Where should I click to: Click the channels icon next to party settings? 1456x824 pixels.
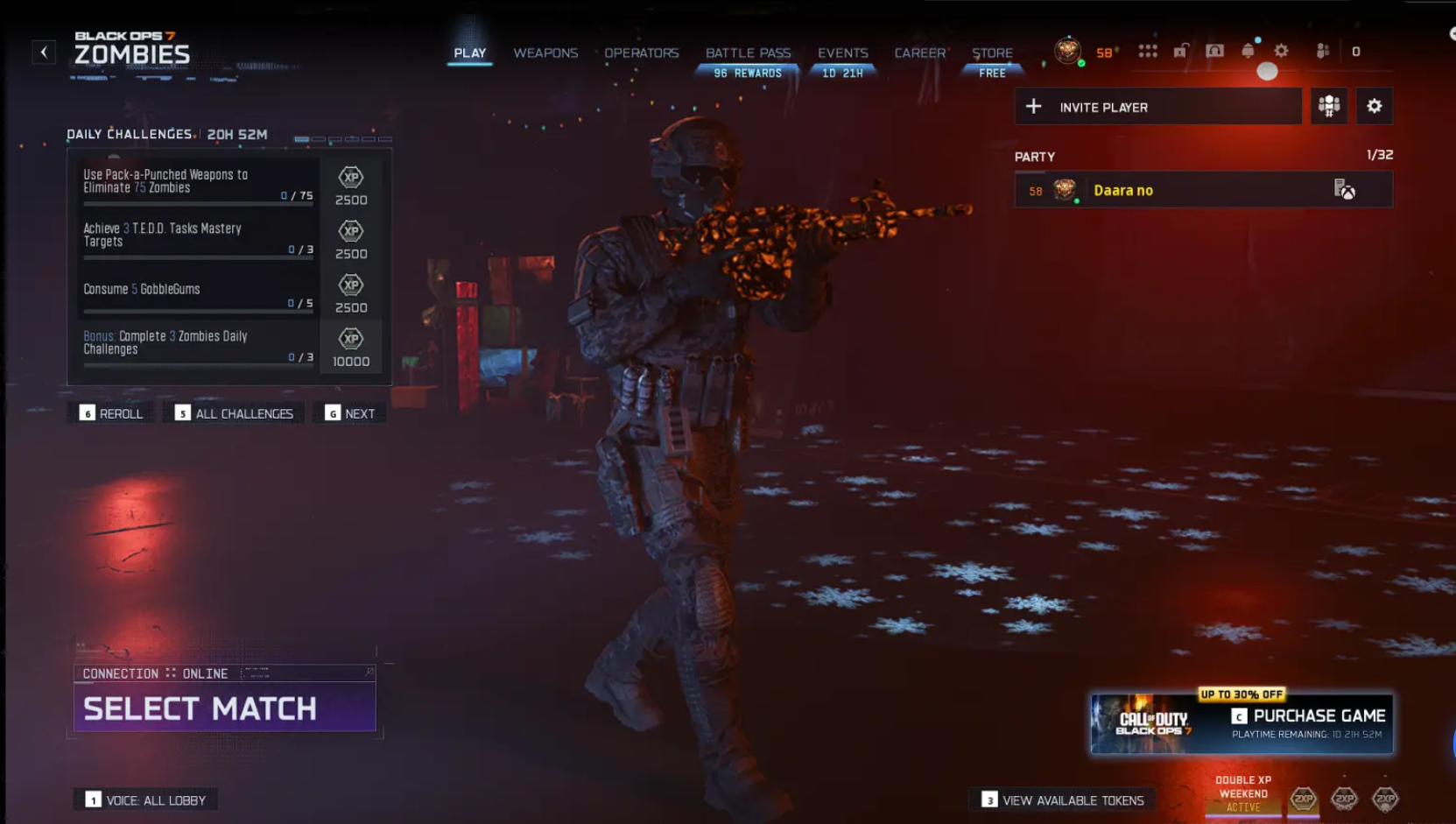(x=1329, y=106)
